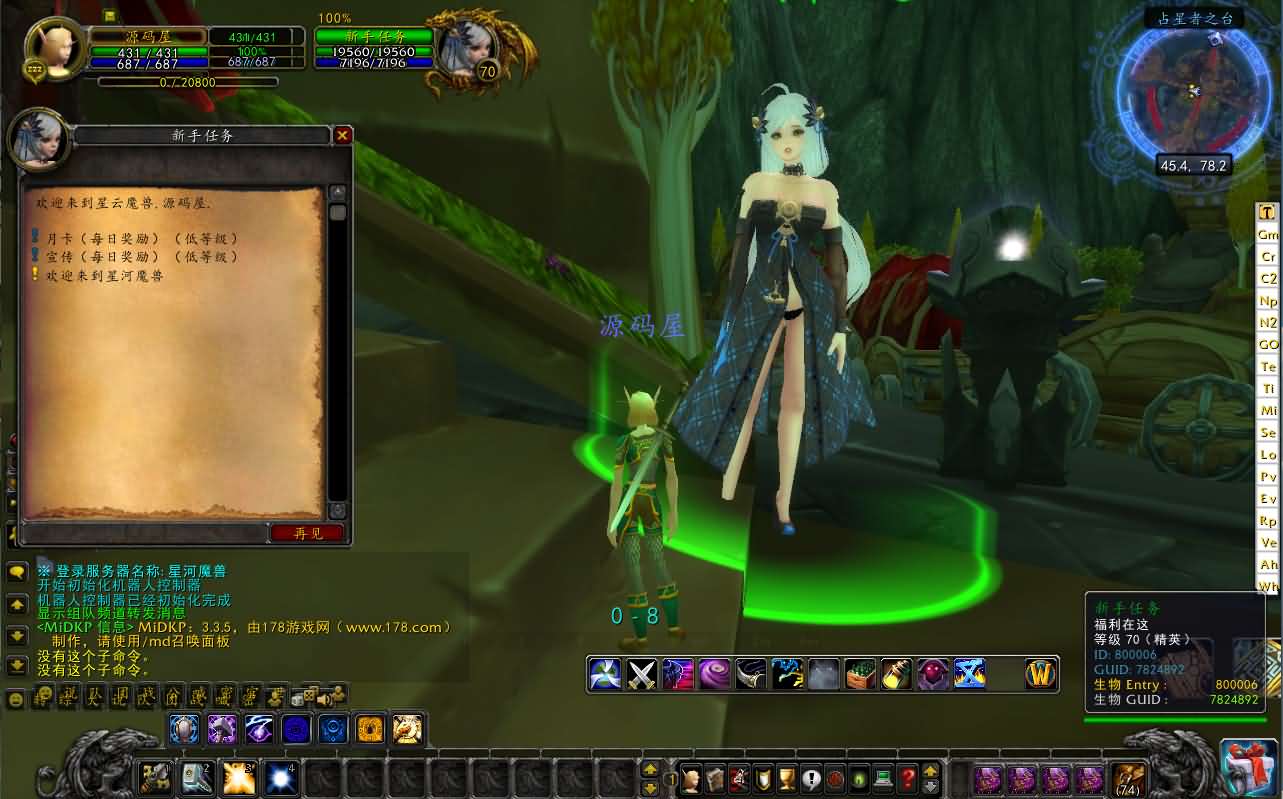This screenshot has height=799, width=1283.
Task: Click the purple swirl vortex ability
Action: click(714, 675)
